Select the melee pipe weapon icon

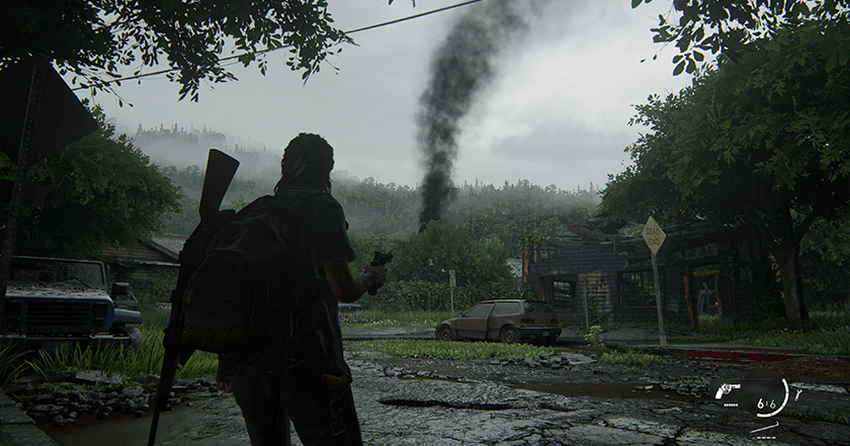click(x=765, y=428)
